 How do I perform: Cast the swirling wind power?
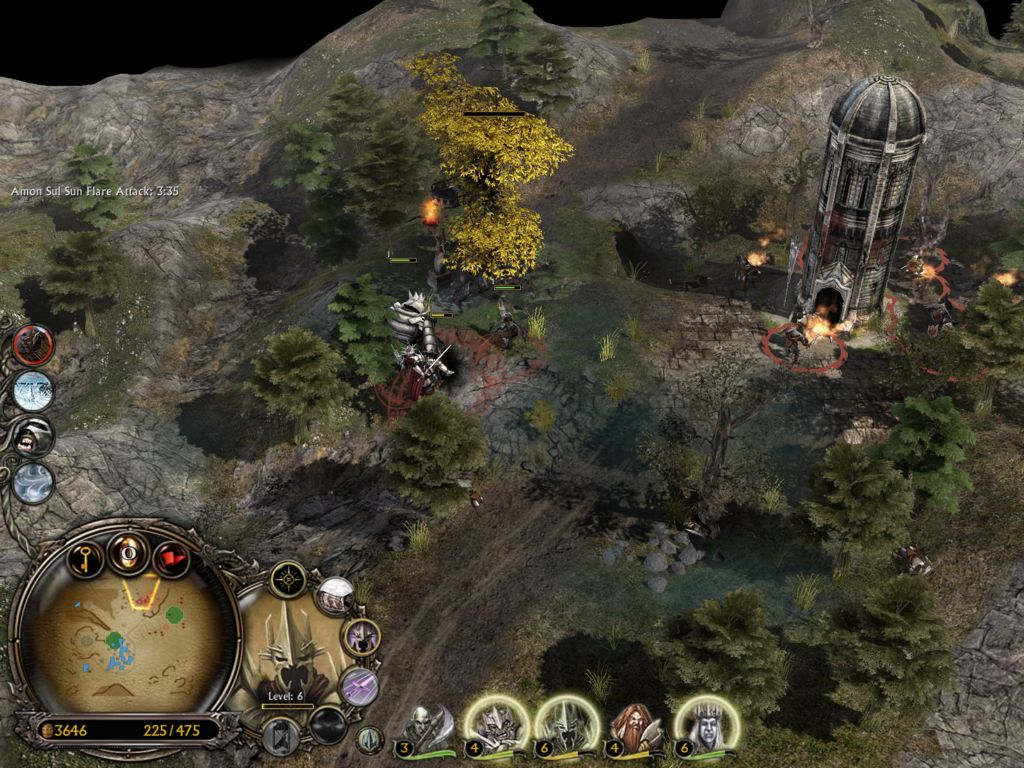pos(33,482)
